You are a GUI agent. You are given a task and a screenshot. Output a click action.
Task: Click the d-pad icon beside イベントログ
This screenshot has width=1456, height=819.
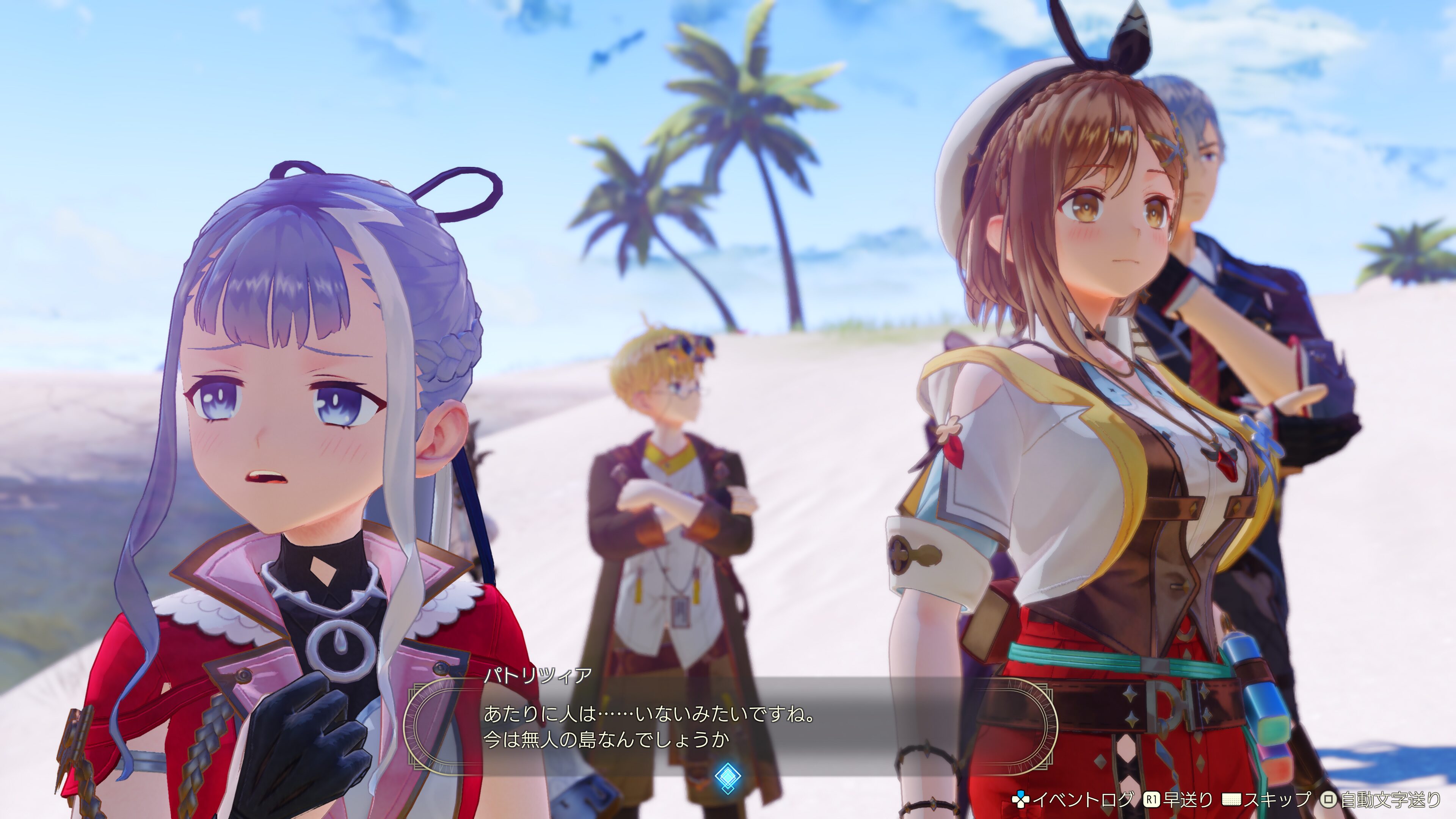[x=1021, y=800]
